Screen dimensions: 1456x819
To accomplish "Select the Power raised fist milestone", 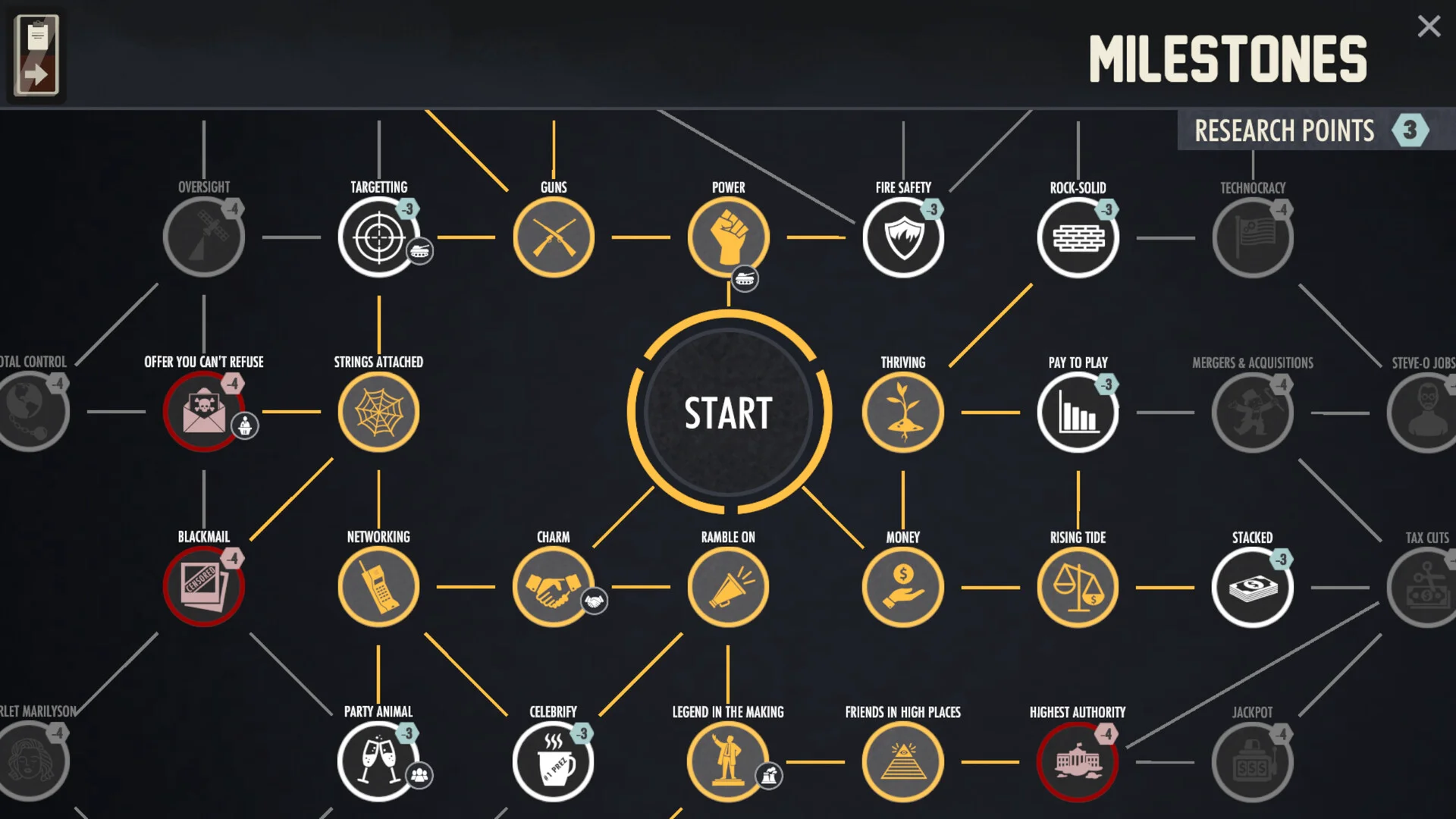I will point(728,237).
